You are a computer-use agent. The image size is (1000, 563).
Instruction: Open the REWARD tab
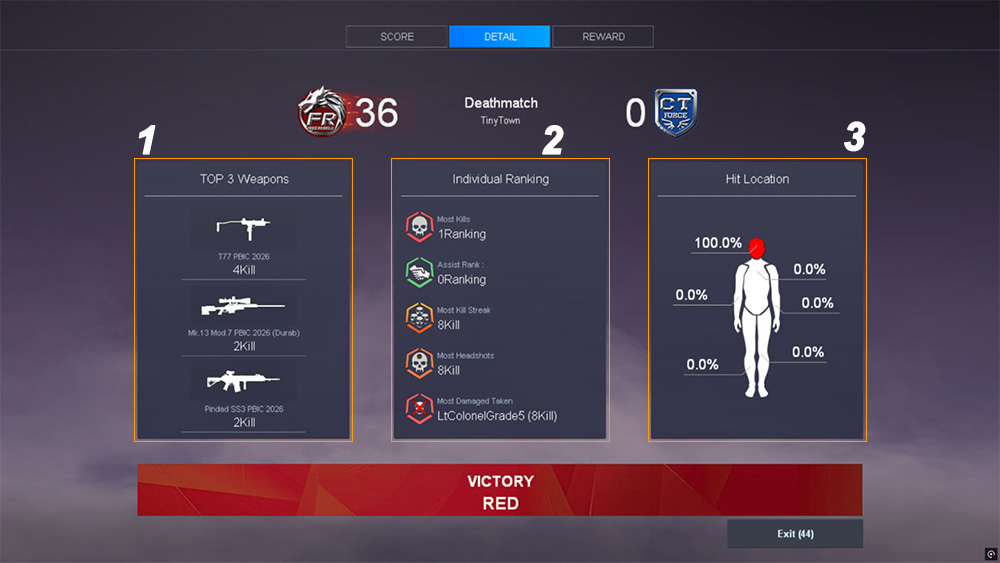point(603,37)
